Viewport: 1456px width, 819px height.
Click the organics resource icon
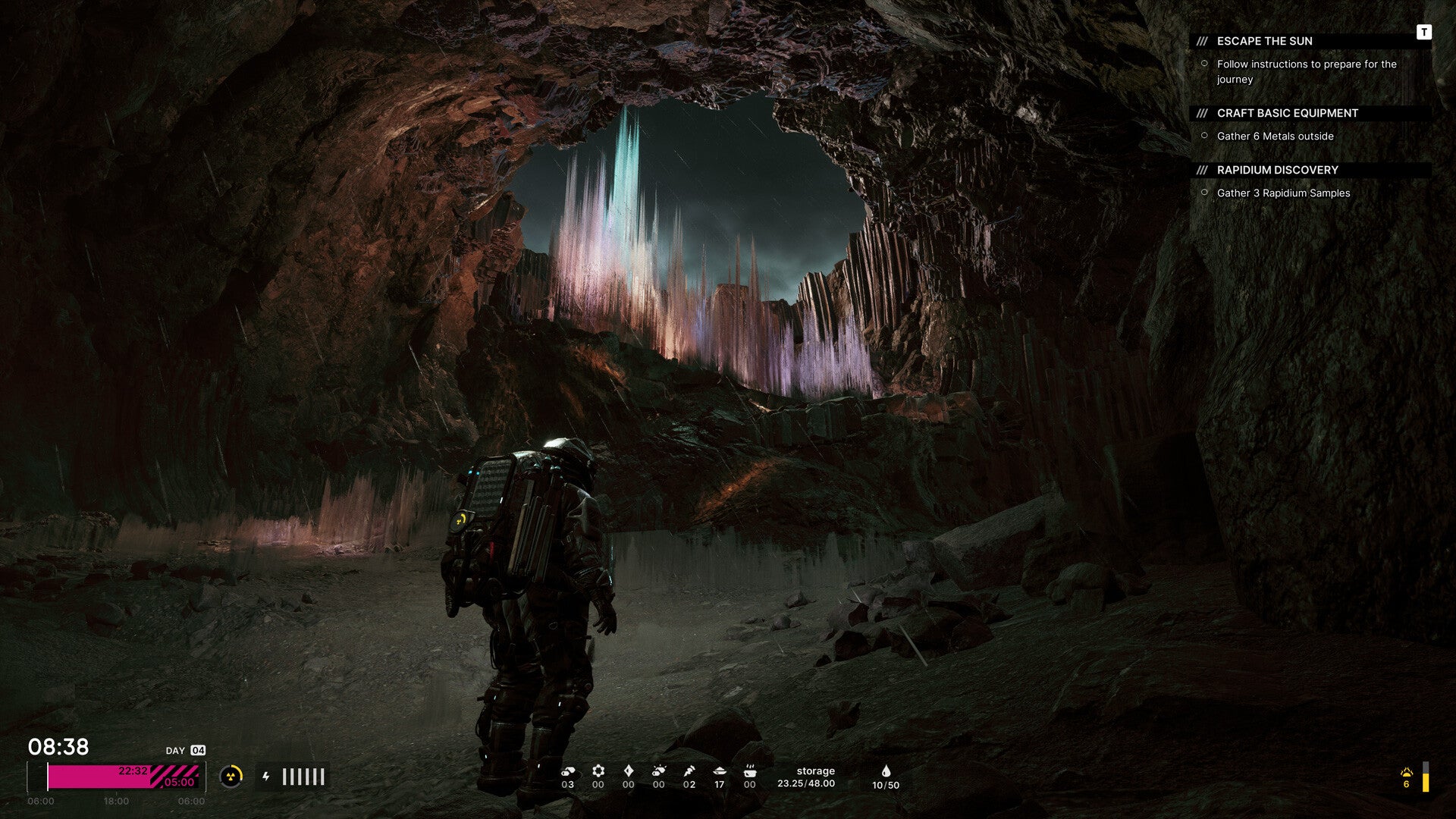click(x=658, y=771)
